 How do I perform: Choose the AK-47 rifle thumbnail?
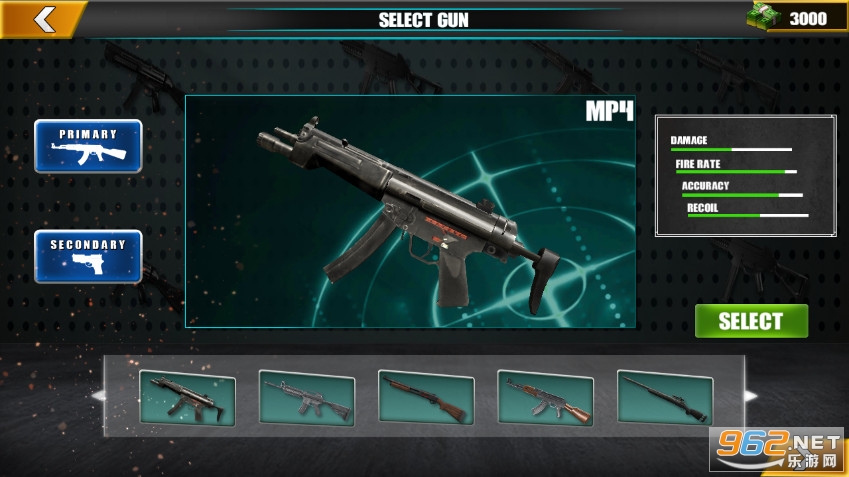point(545,398)
